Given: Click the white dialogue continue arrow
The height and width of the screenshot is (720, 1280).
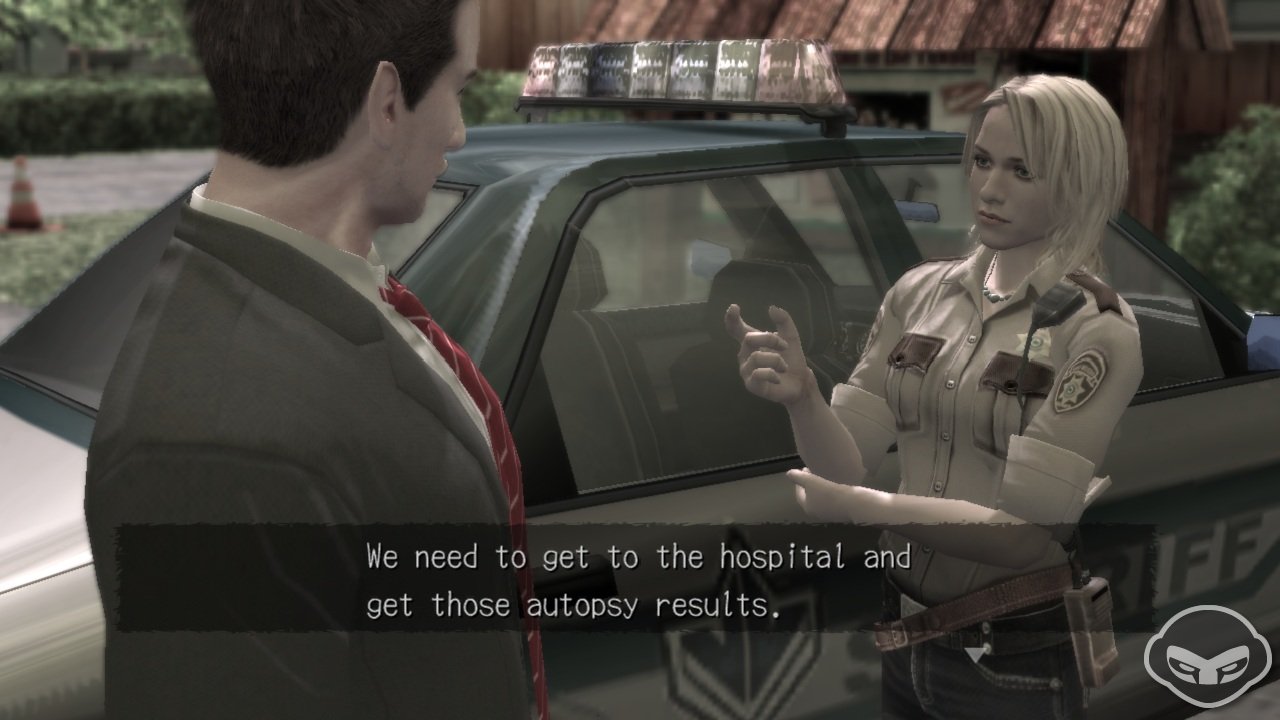Looking at the screenshot, I should tap(974, 654).
